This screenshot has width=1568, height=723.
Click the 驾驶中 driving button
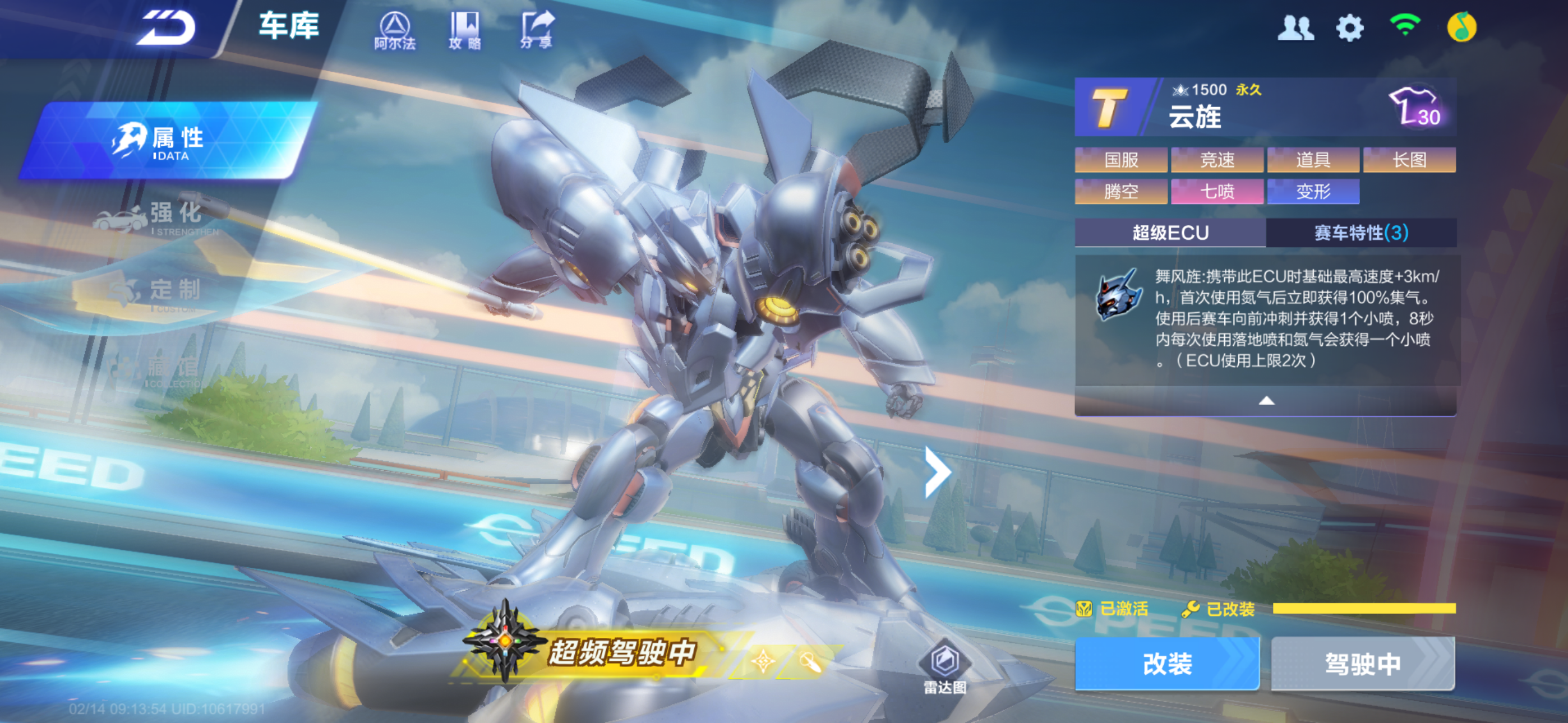(1363, 664)
